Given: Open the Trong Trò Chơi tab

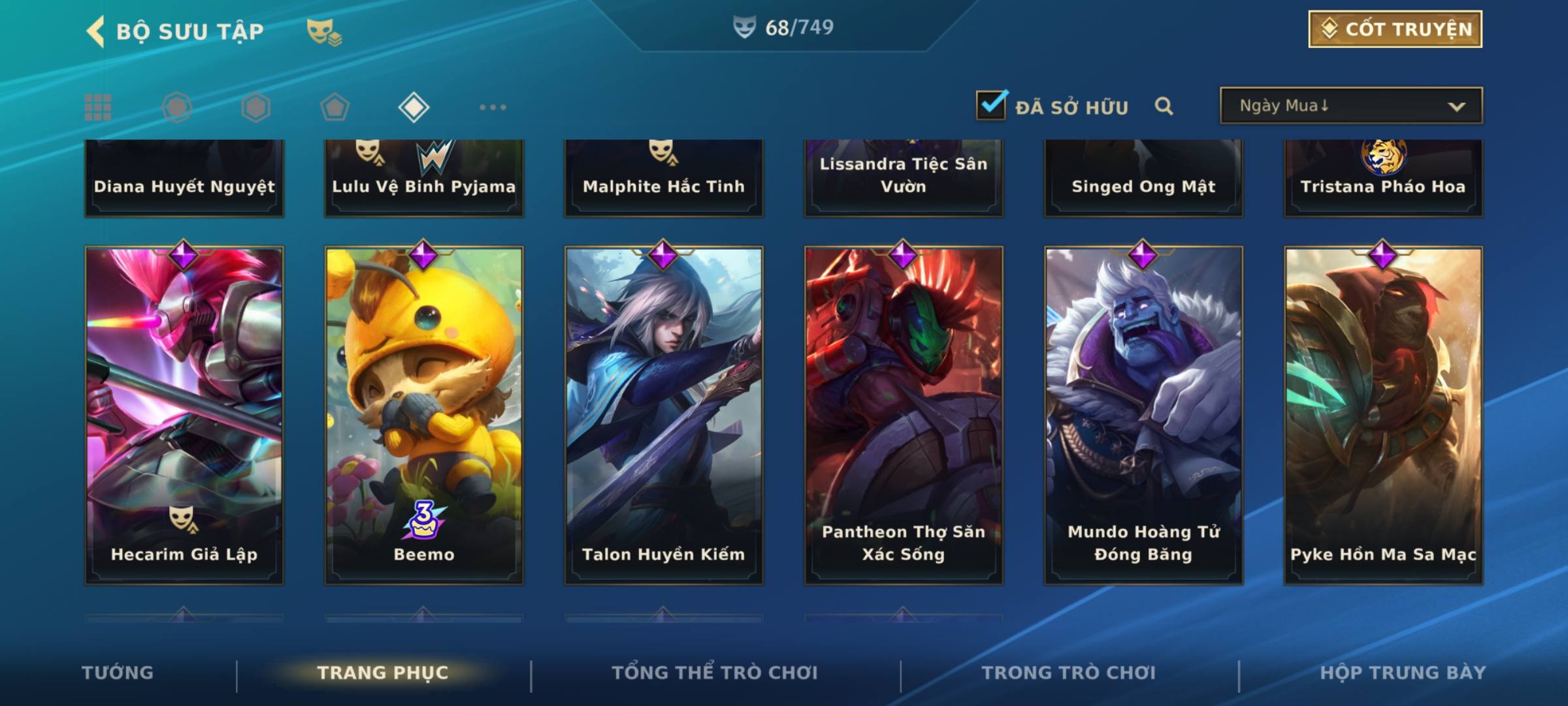Looking at the screenshot, I should coord(1069,673).
